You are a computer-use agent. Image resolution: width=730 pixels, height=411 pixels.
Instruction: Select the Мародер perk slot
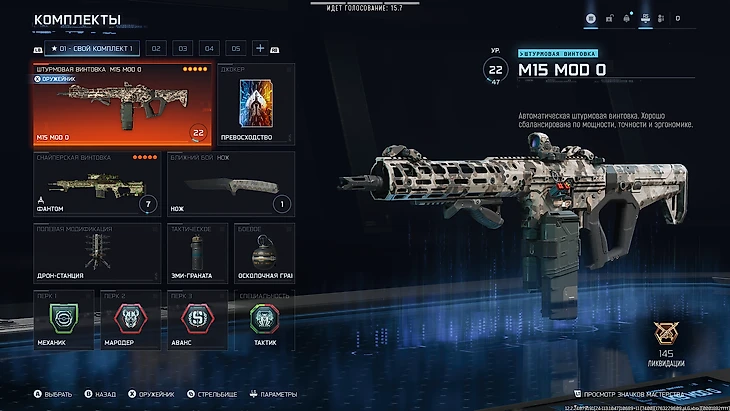(130, 320)
